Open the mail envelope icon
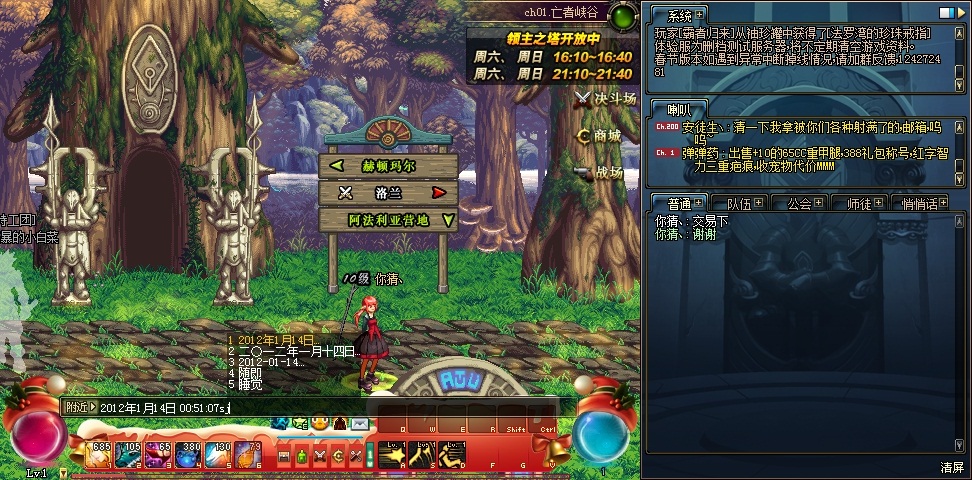Screen dimensions: 972x480 pyautogui.click(x=358, y=424)
